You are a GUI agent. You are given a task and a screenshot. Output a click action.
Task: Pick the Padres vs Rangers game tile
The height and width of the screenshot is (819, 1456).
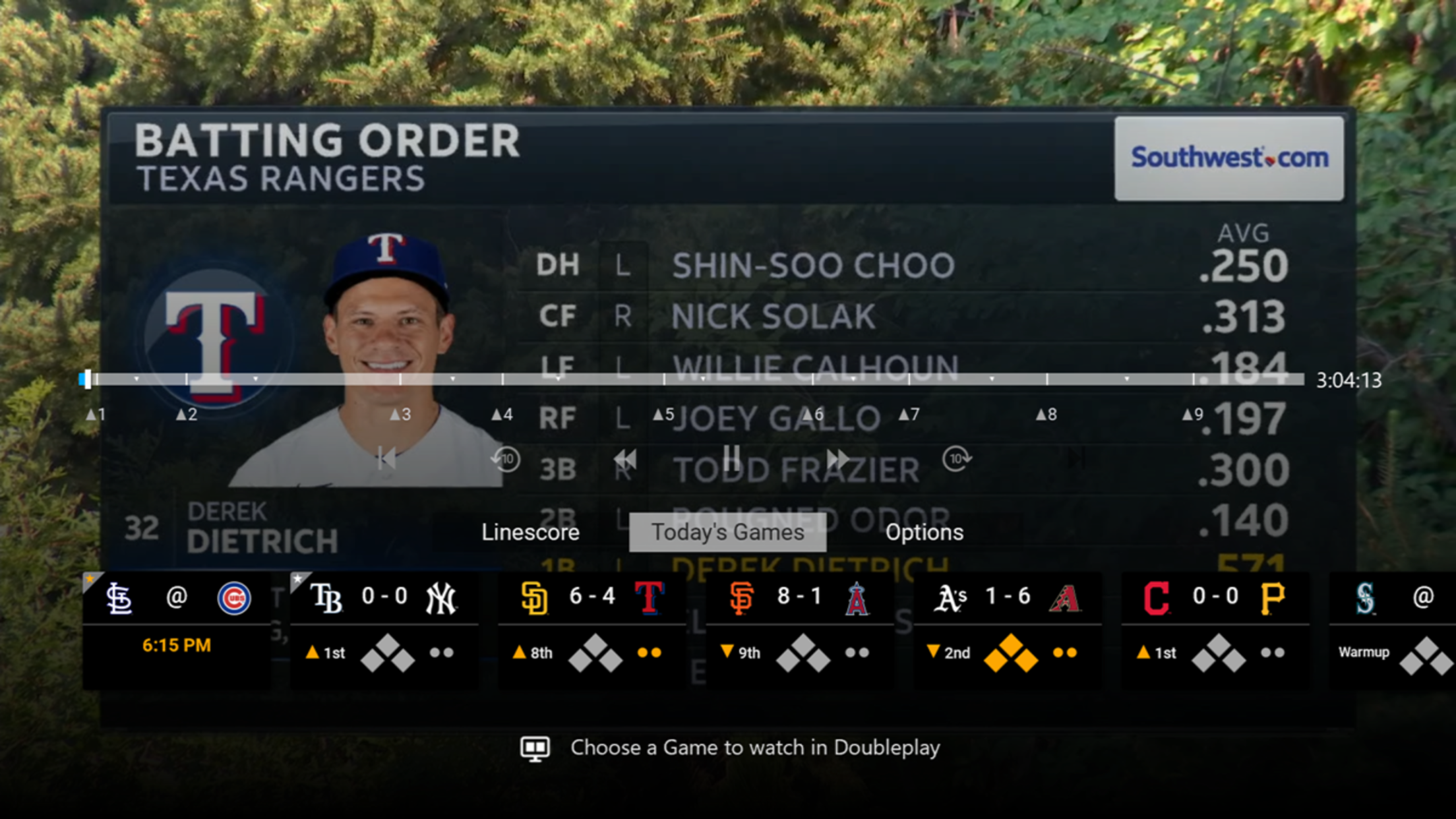pos(591,629)
